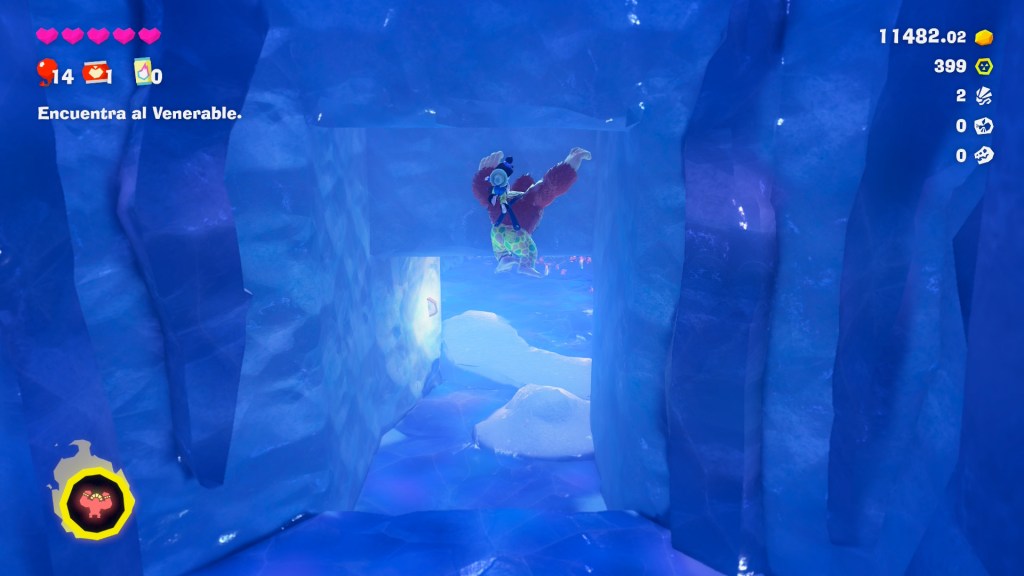Select the clawed creature fossil icon
Viewport: 1024px width, 576px height.
click(985, 126)
